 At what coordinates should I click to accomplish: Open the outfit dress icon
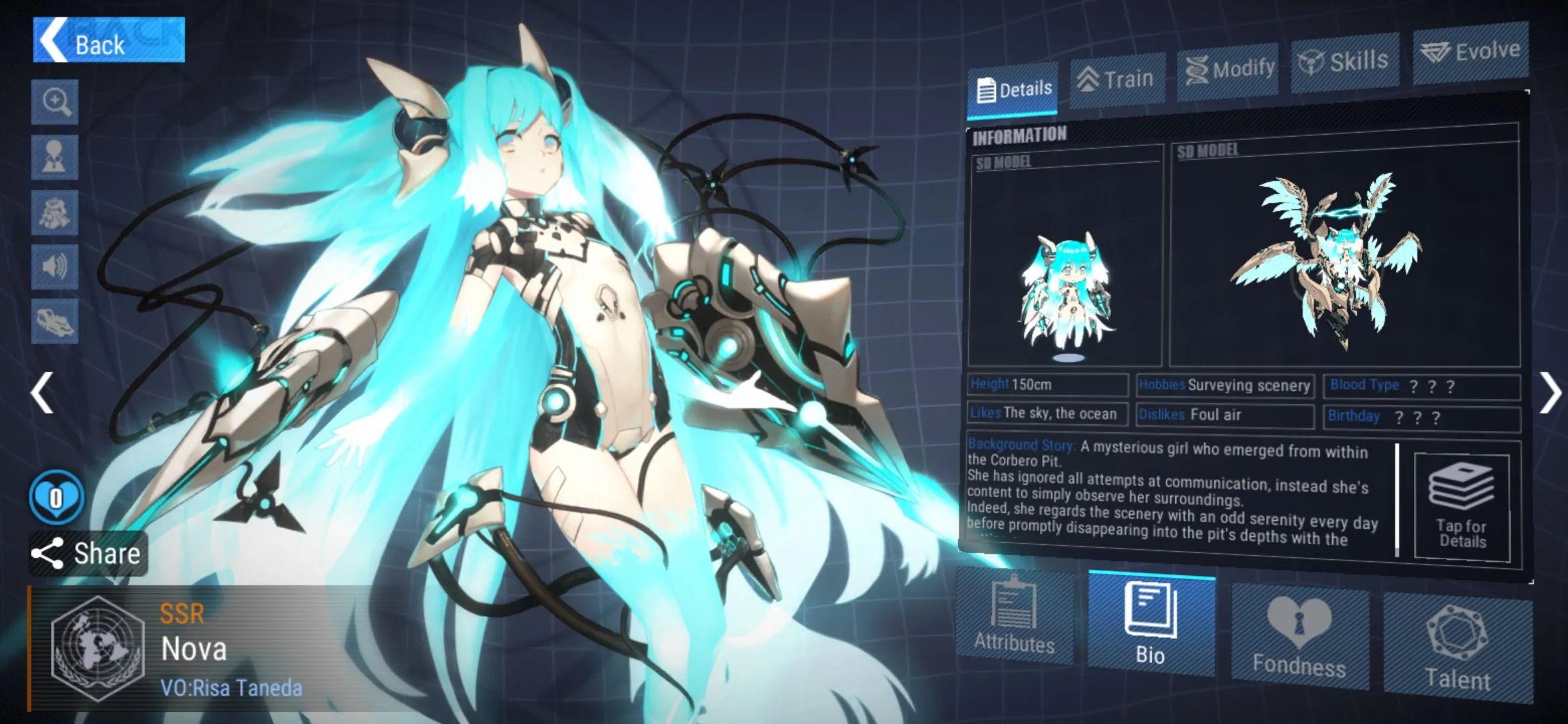tap(55, 213)
